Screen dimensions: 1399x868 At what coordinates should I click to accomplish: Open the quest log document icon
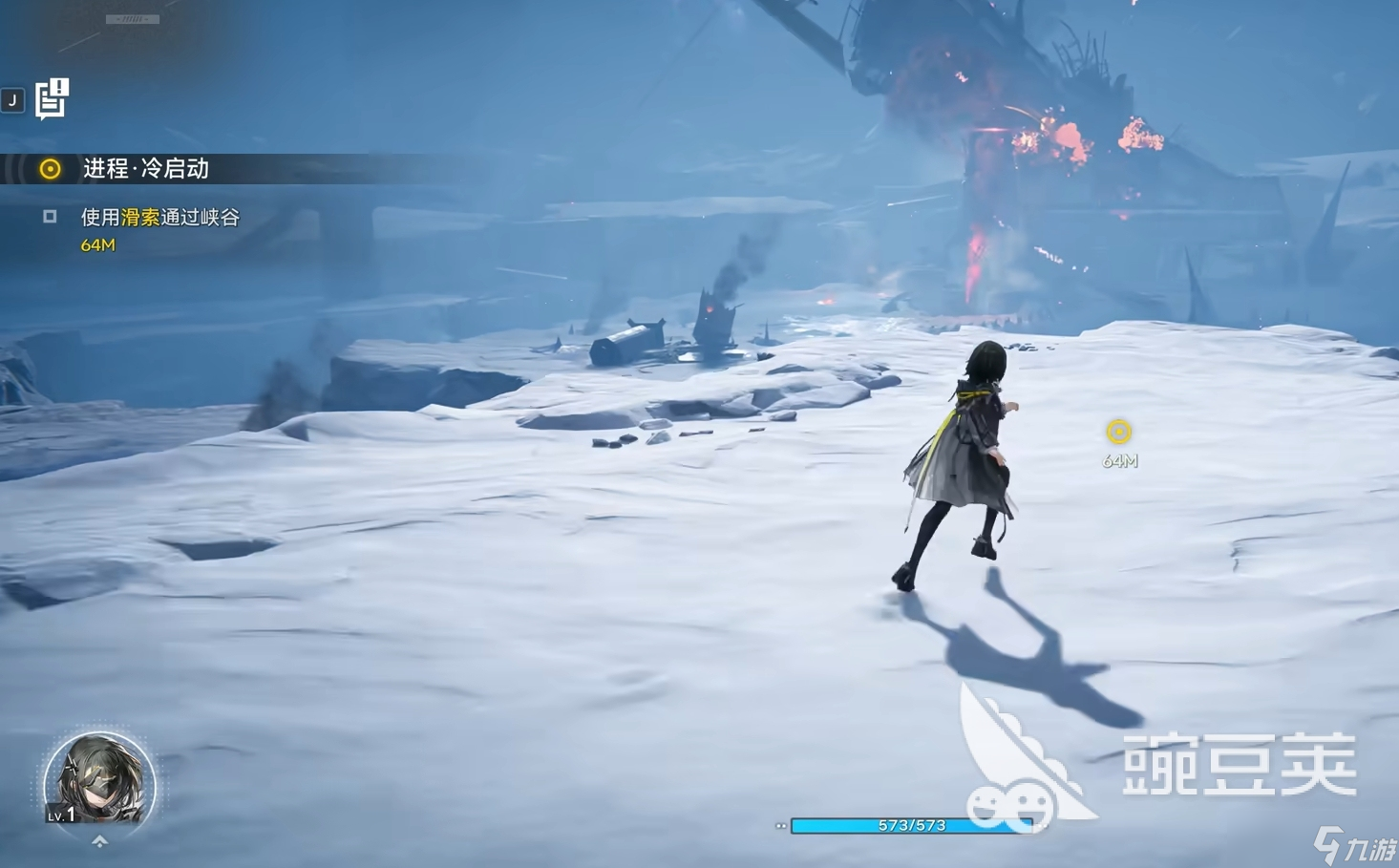52,98
